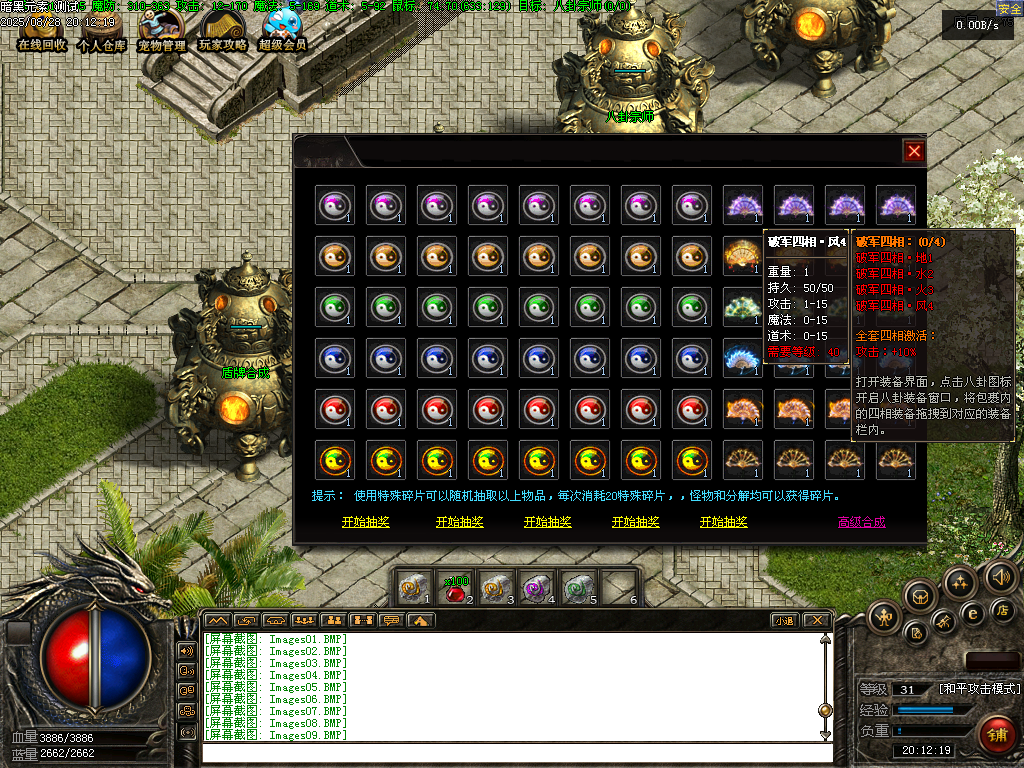Select the purple scroll in hotbar slot 4
Screen dimensions: 1024x768
[538, 589]
